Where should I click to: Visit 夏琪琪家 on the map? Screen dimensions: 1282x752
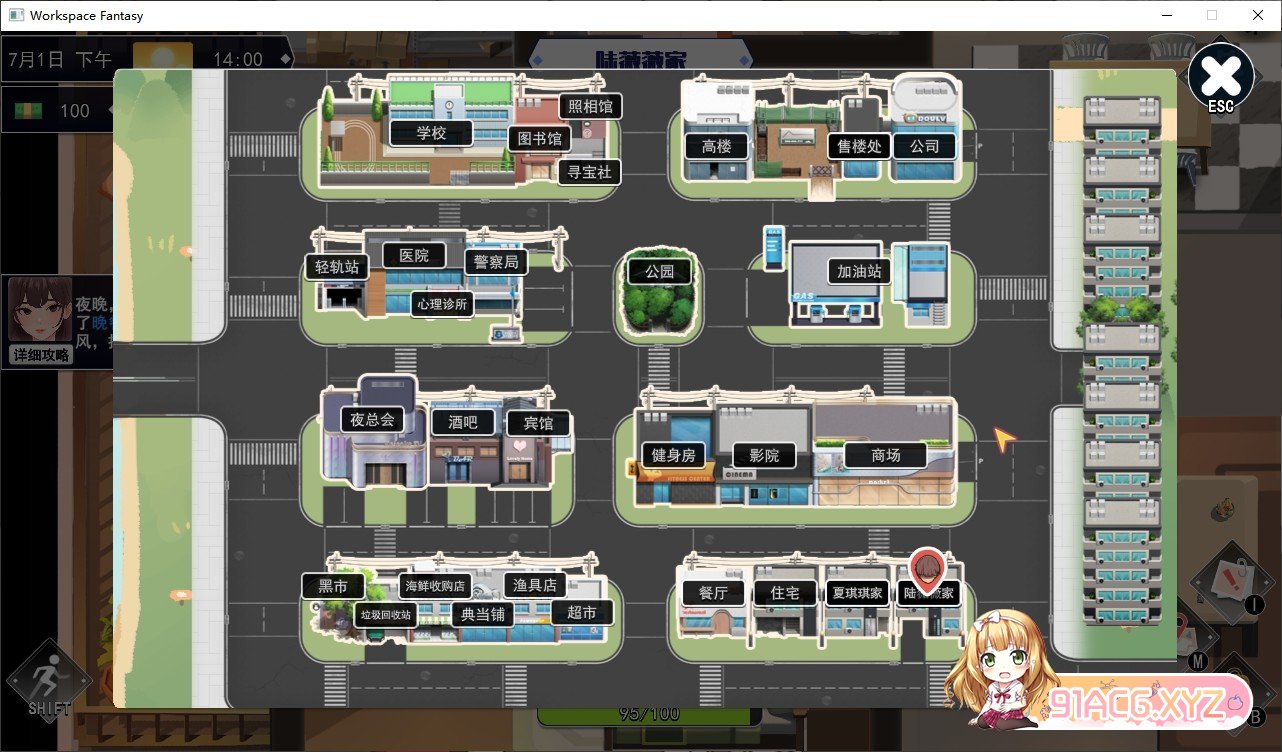click(856, 592)
